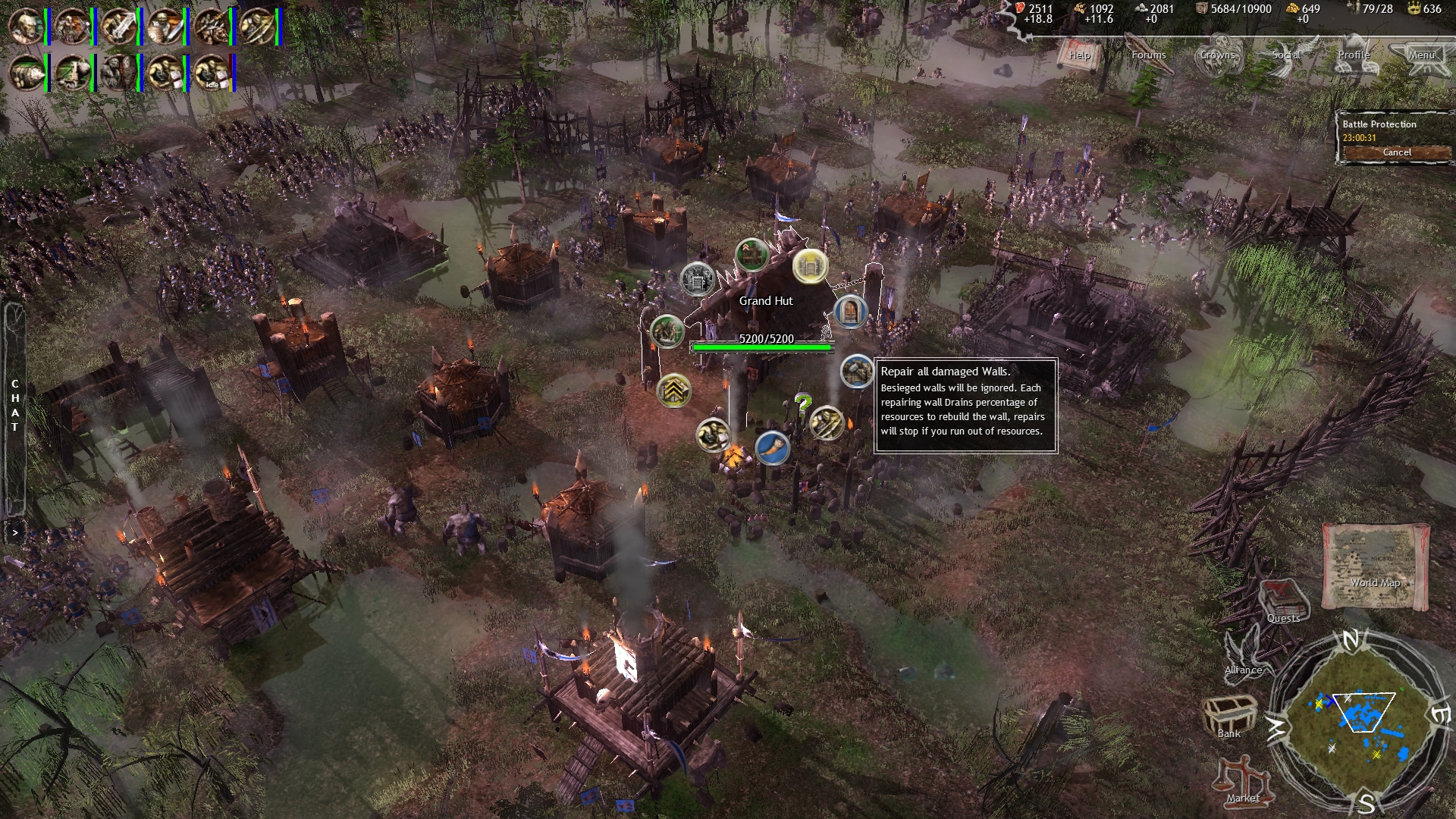Open the game Menu
Viewport: 1456px width, 819px height.
[1422, 55]
